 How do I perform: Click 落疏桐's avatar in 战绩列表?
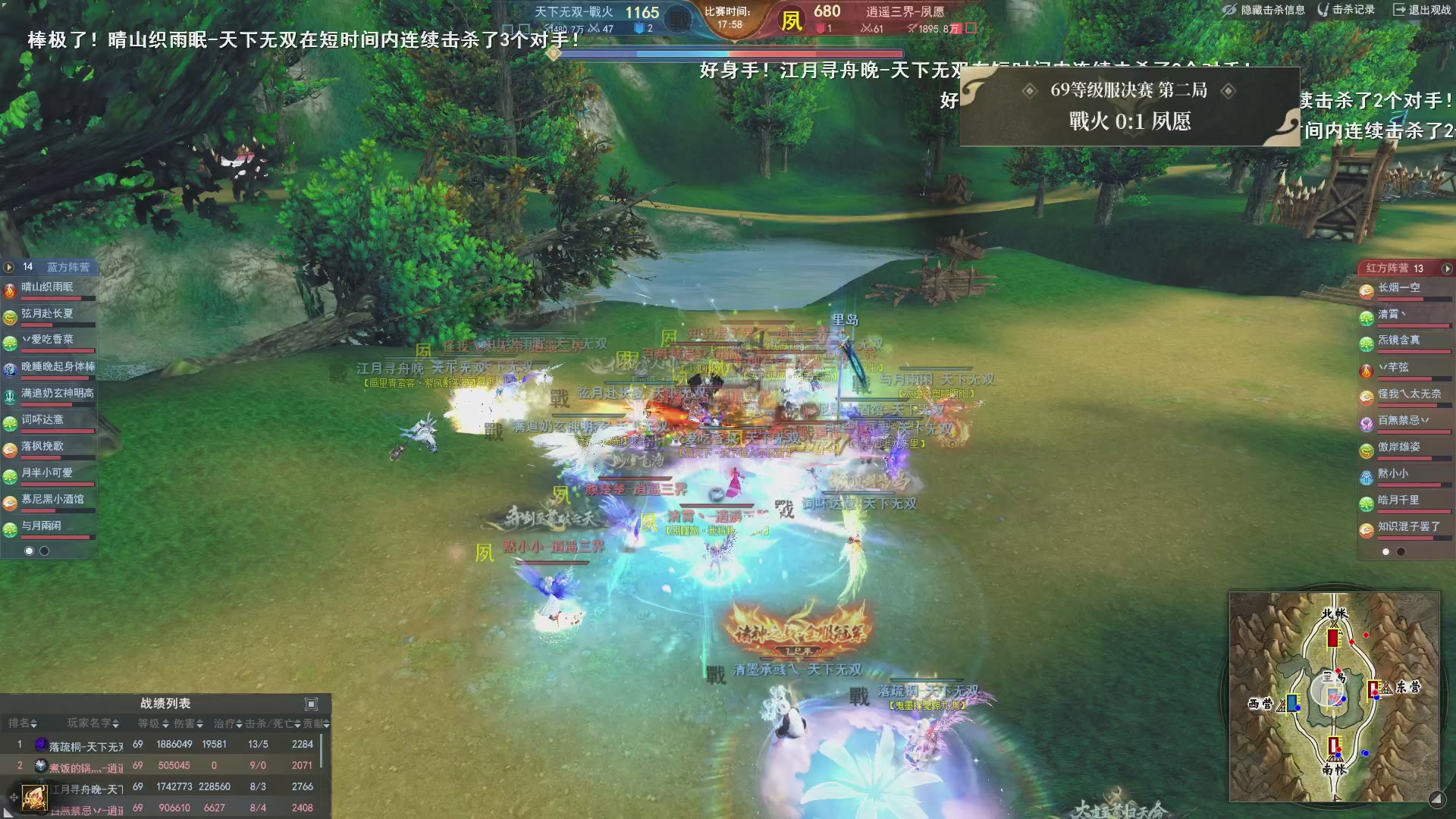(x=41, y=745)
